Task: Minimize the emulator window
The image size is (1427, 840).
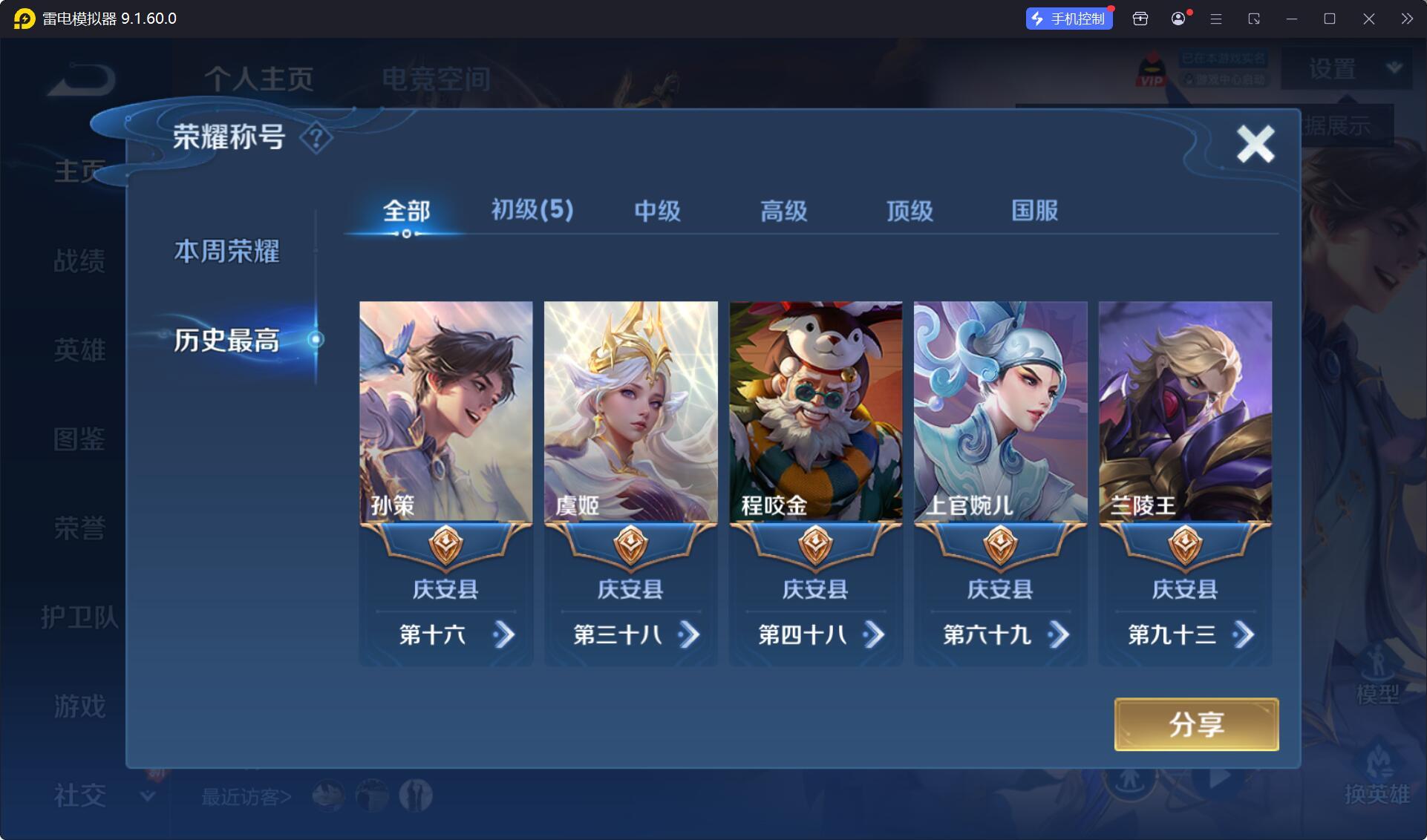Action: (1292, 19)
